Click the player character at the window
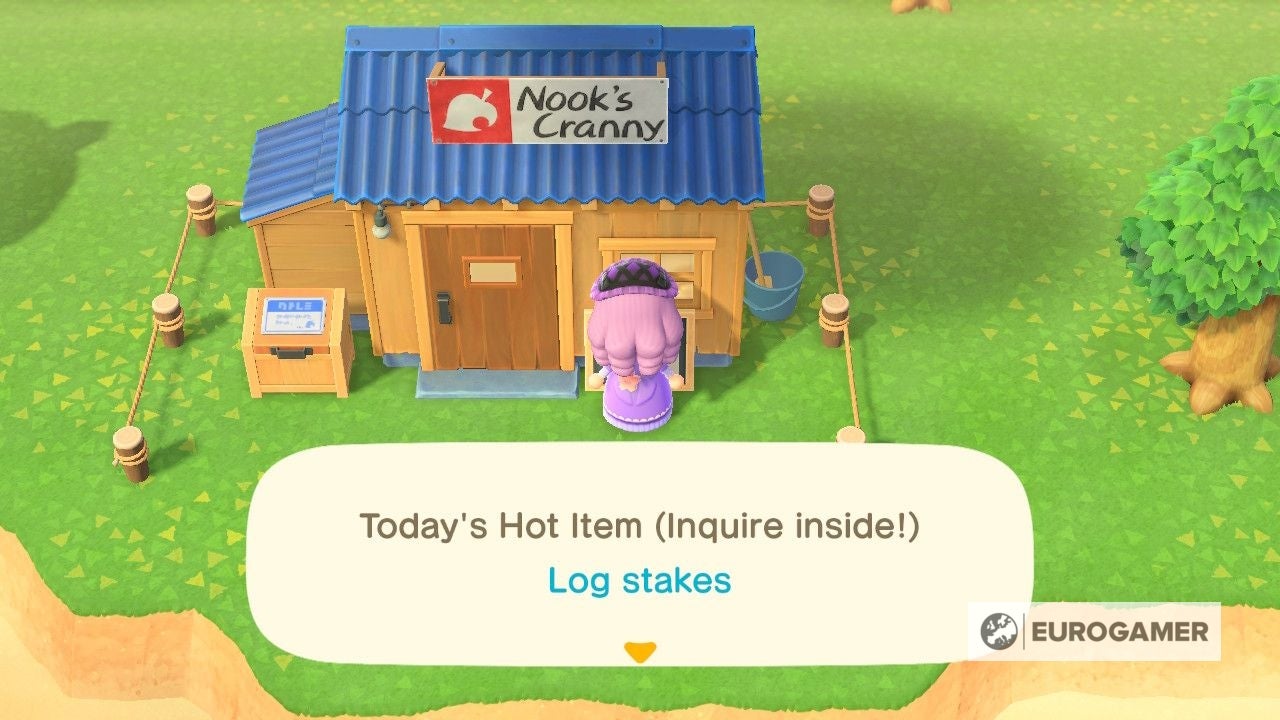 [x=637, y=330]
